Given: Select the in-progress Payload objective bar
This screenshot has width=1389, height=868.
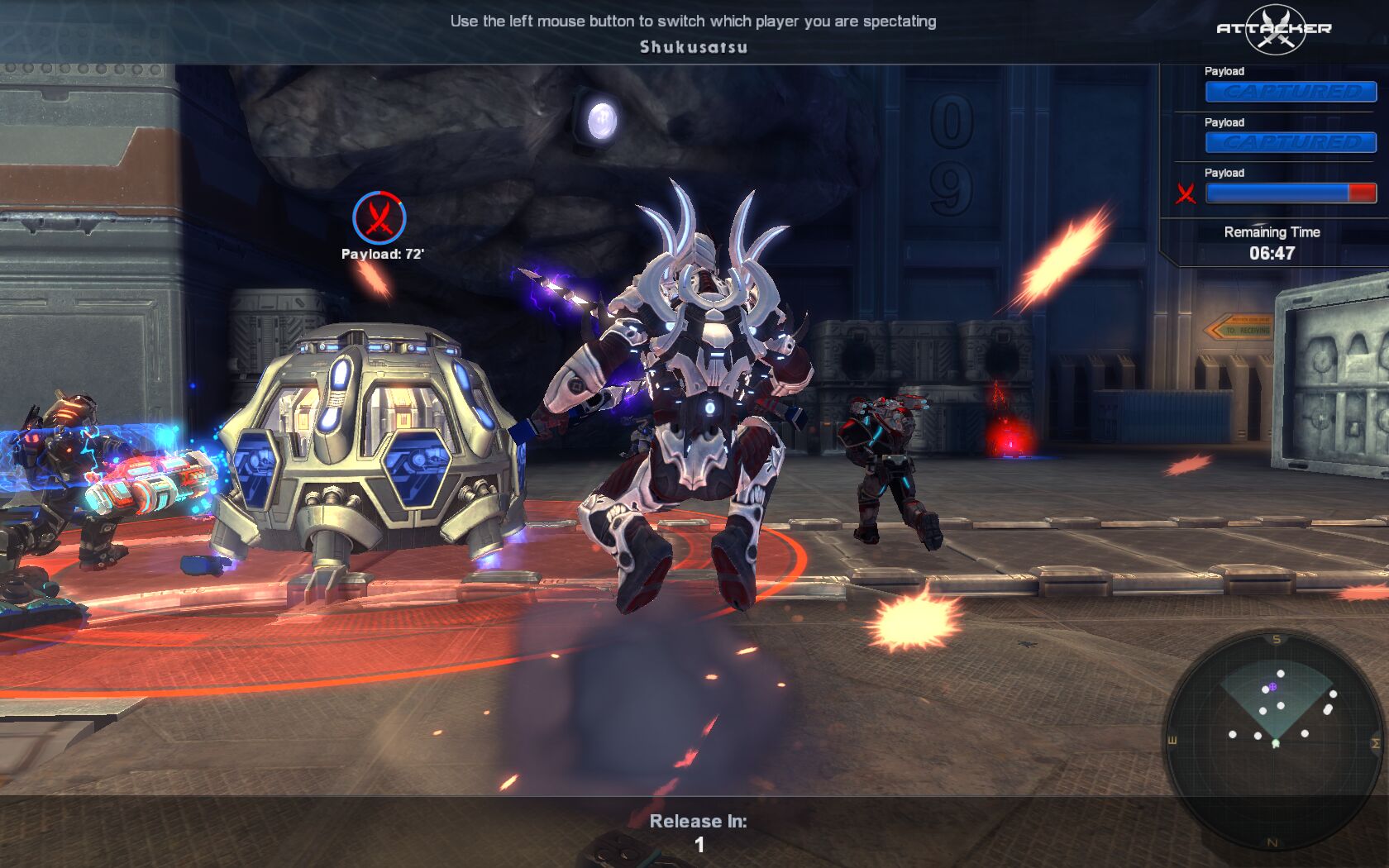Looking at the screenshot, I should point(1291,193).
